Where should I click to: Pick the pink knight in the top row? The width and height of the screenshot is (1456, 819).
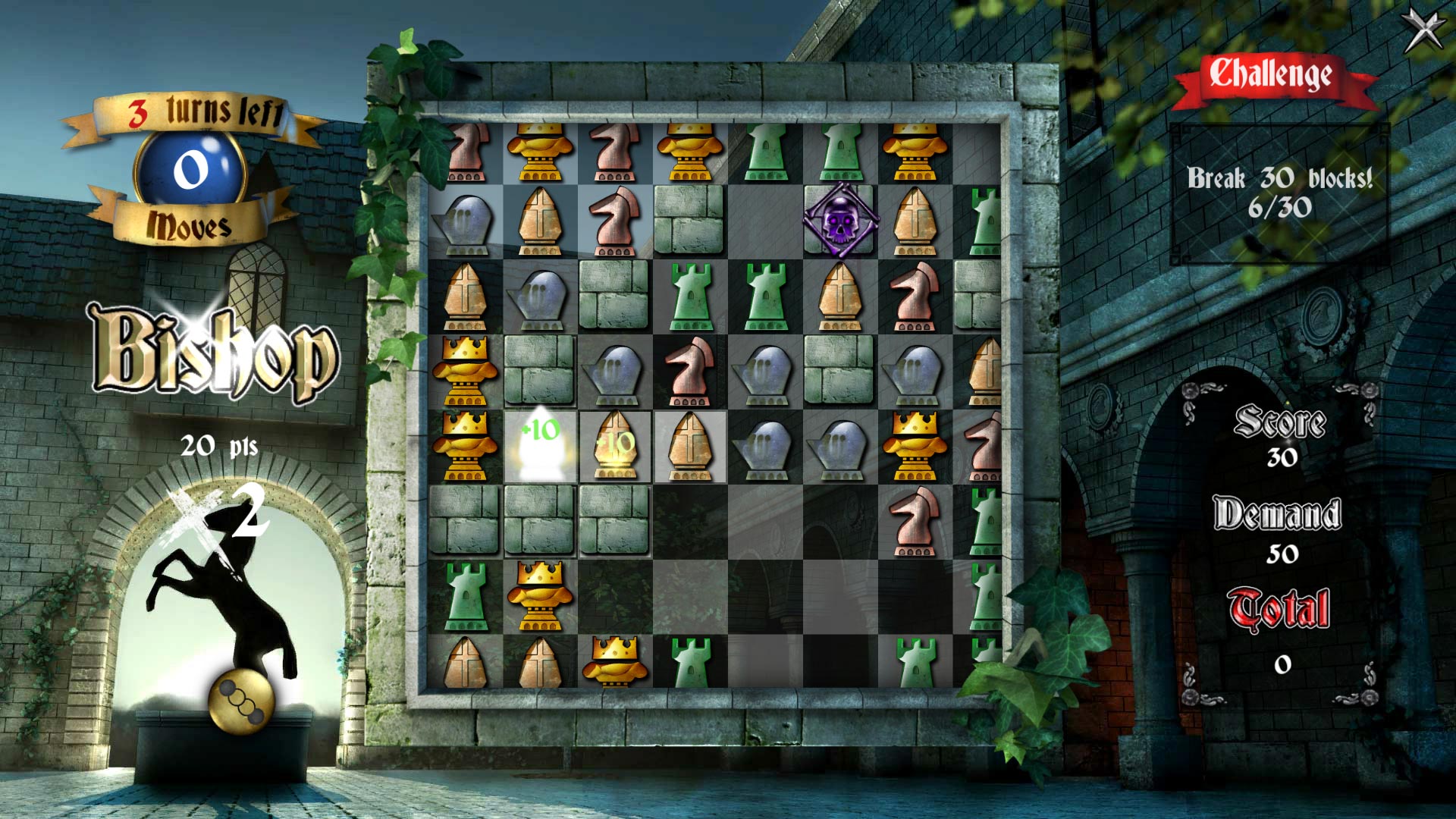pos(613,150)
